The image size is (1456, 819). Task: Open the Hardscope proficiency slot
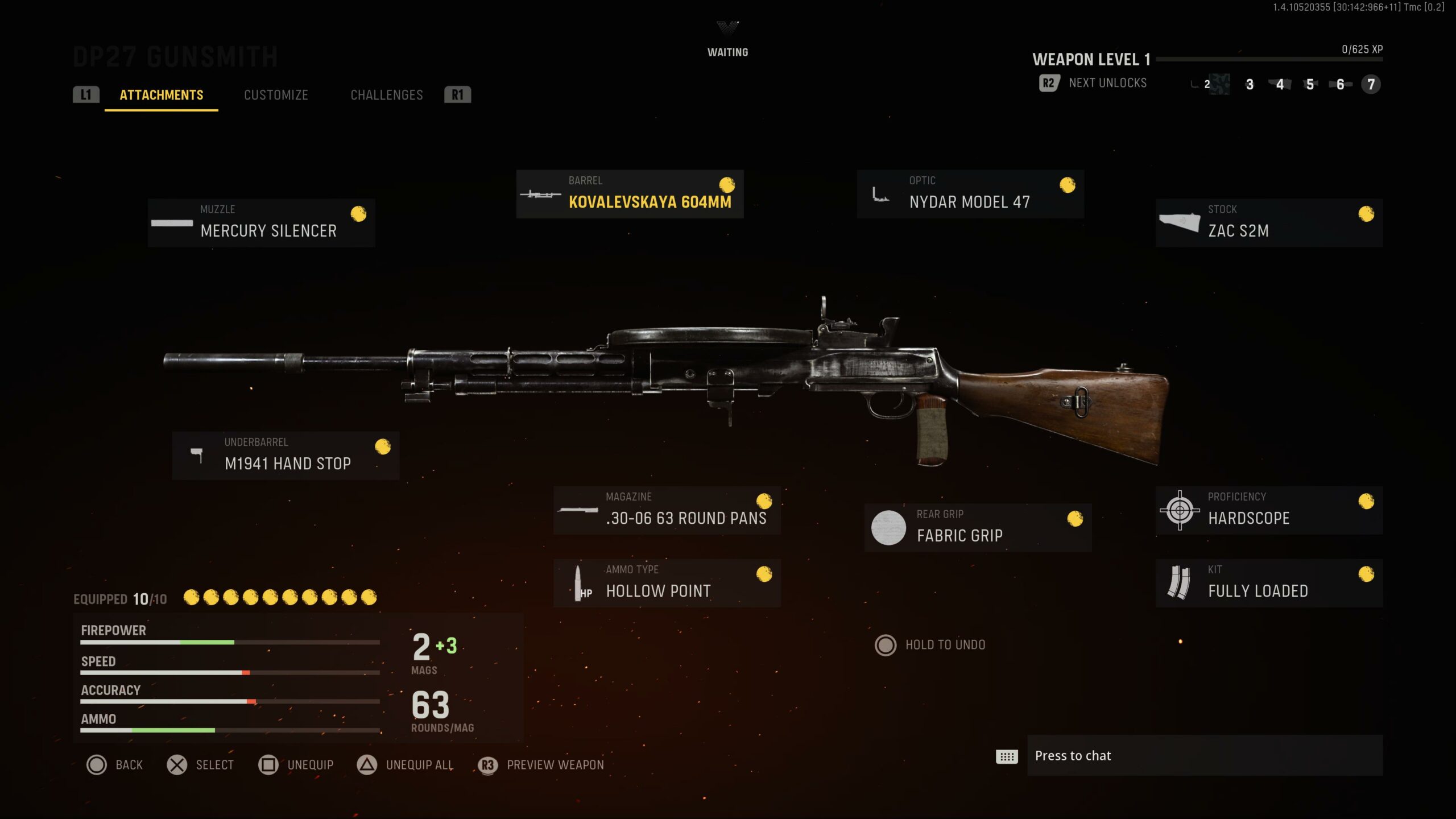(1268, 510)
